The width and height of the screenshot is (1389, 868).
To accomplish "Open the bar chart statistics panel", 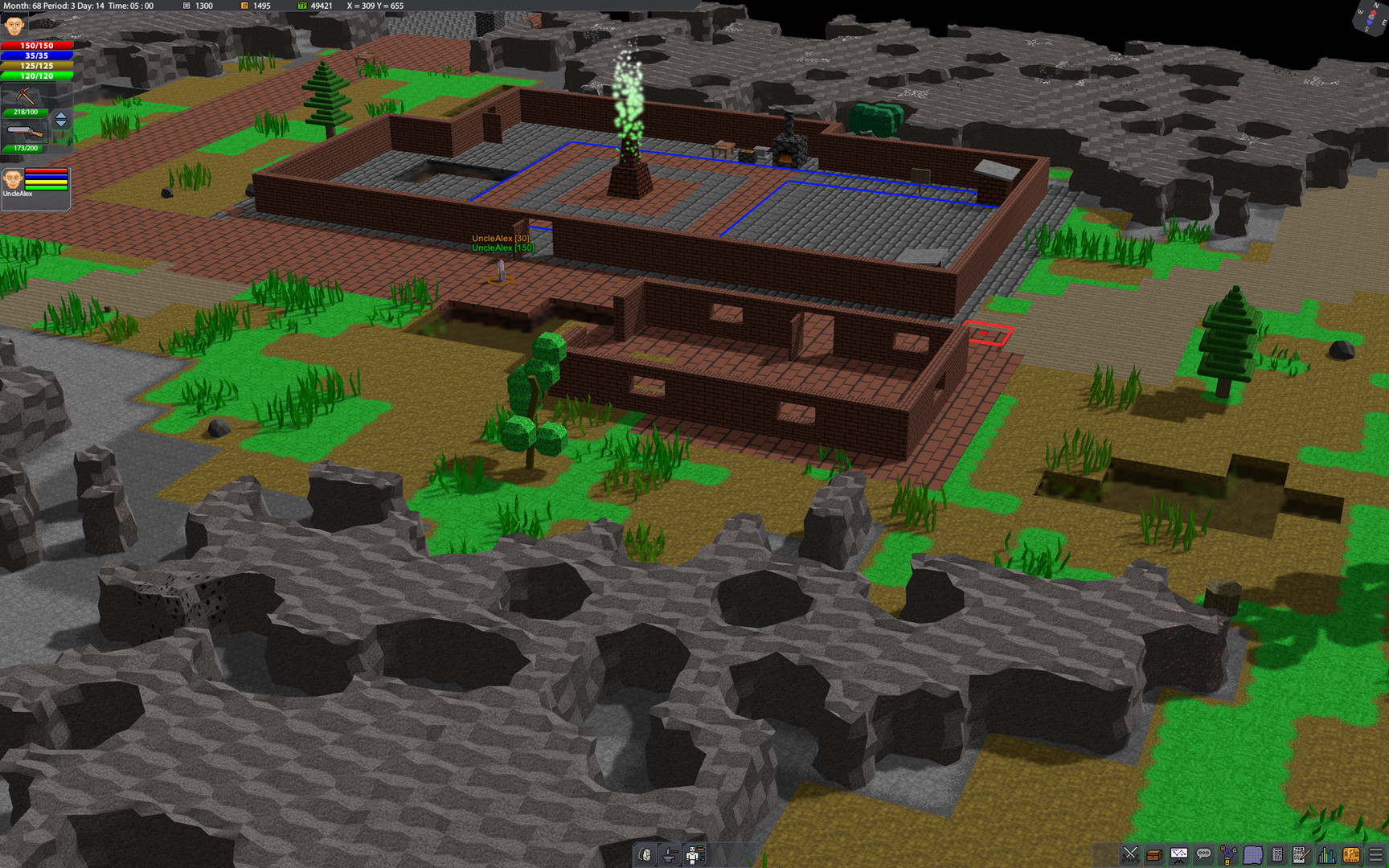I will (1325, 854).
